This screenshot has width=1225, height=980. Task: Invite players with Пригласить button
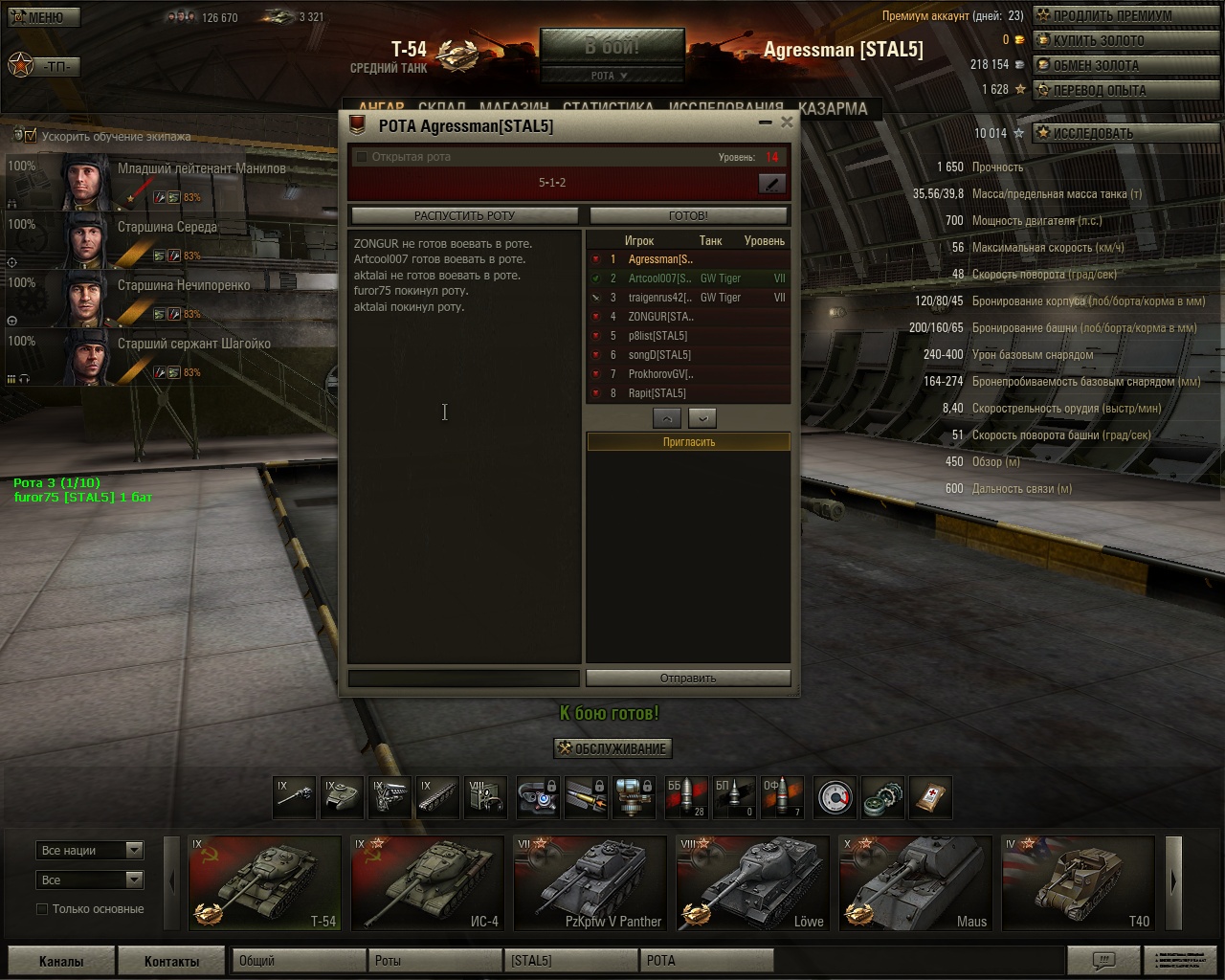688,442
